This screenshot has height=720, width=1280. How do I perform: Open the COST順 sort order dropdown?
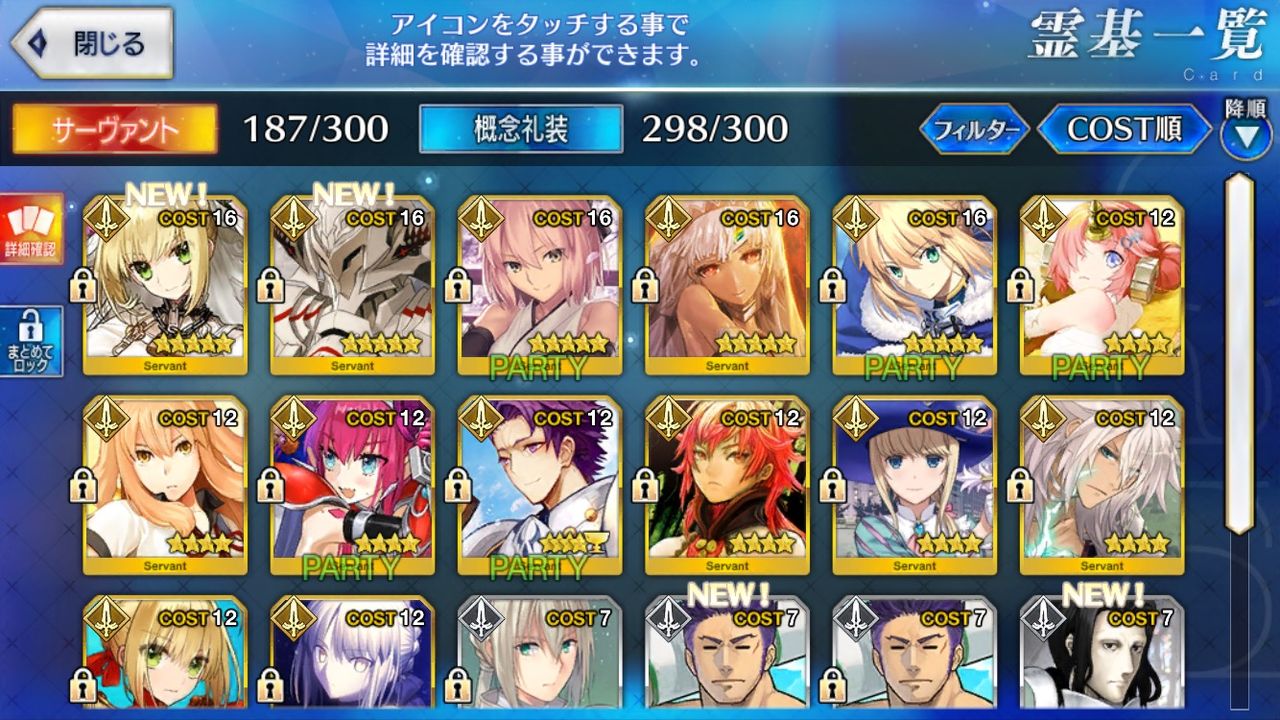point(1125,129)
